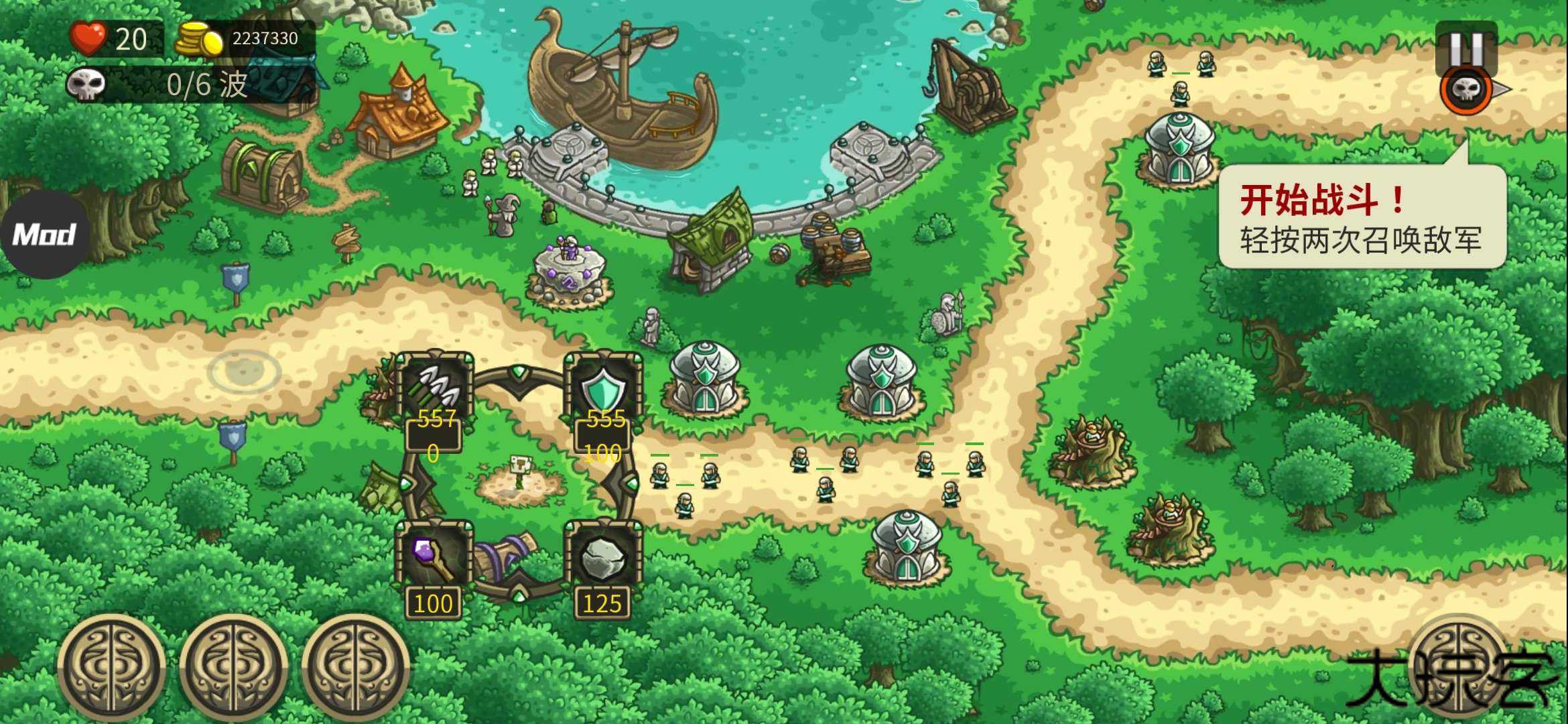Pause the game
This screenshot has height=724, width=1568.
[x=1466, y=46]
